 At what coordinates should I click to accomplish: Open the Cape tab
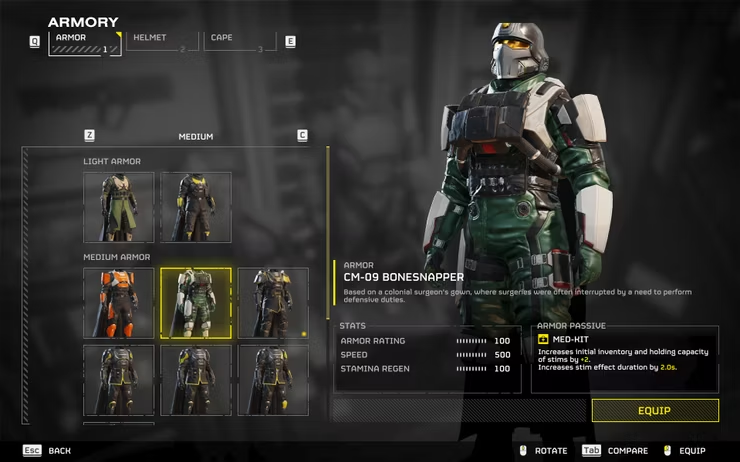238,43
